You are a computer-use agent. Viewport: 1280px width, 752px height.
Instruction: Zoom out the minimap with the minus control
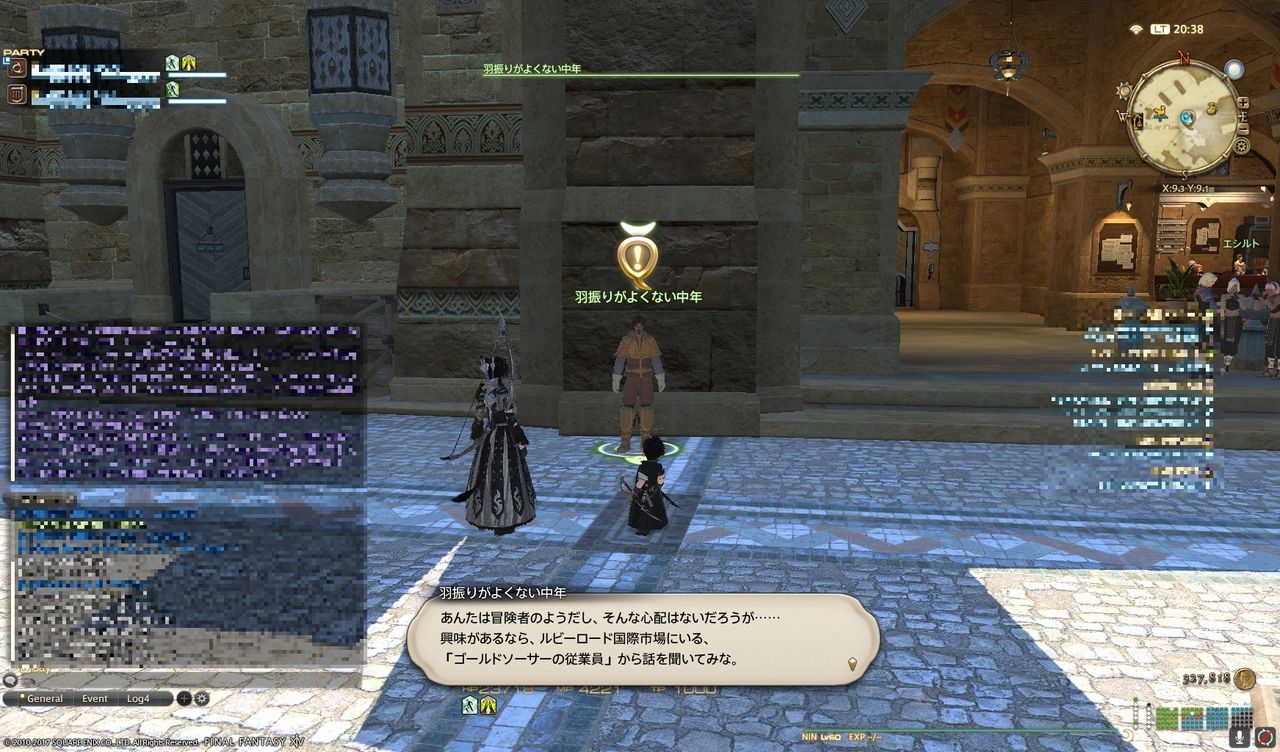tap(1243, 127)
